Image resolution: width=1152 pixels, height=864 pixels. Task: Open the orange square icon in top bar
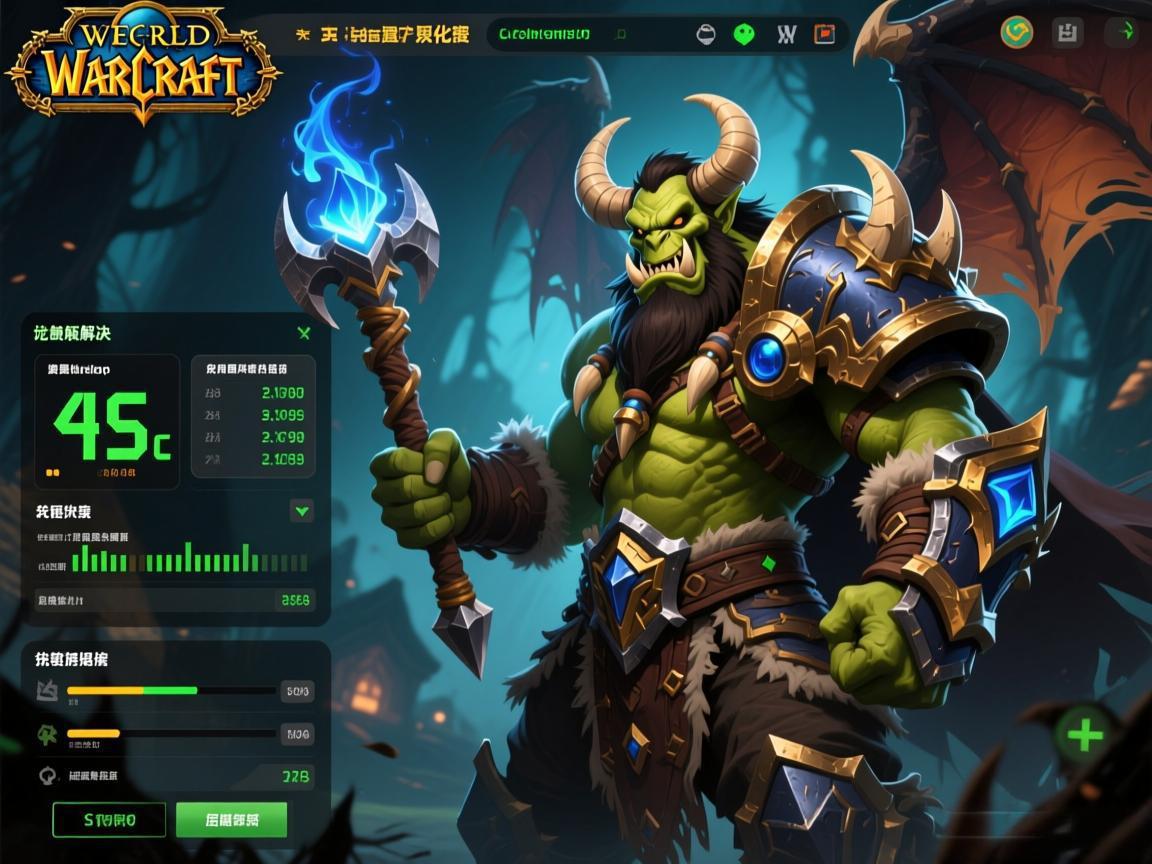click(825, 34)
